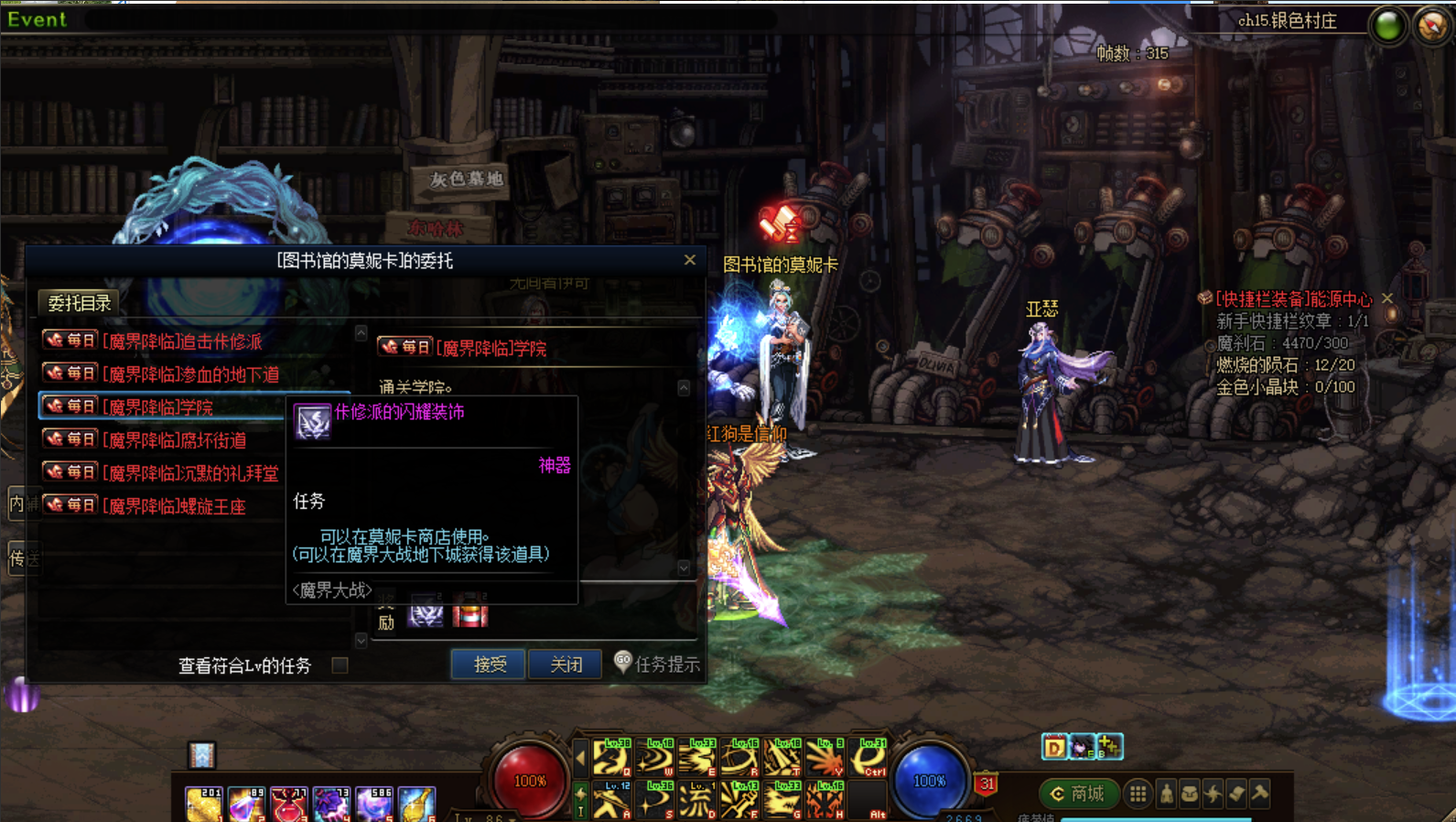Select daily quest 追击佧修派
This screenshot has width=1456, height=822.
coord(183,341)
